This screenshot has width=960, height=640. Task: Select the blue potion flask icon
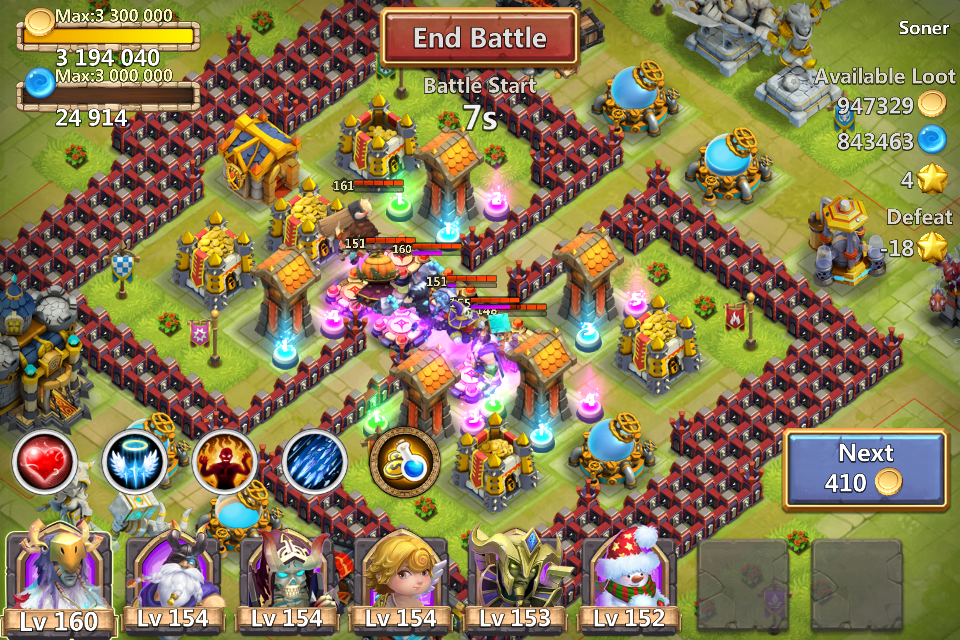(404, 464)
